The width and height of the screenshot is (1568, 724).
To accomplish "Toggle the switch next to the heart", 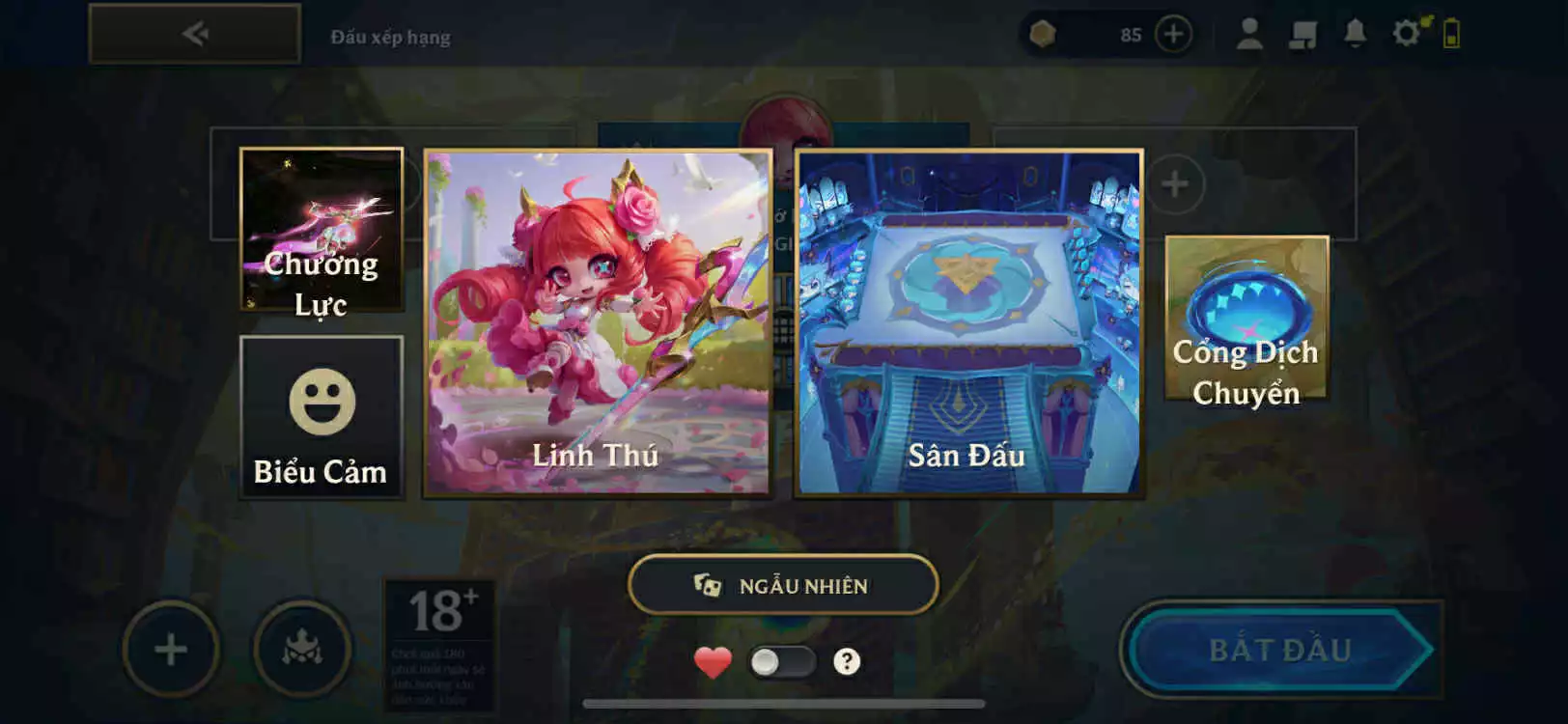I will [x=783, y=660].
